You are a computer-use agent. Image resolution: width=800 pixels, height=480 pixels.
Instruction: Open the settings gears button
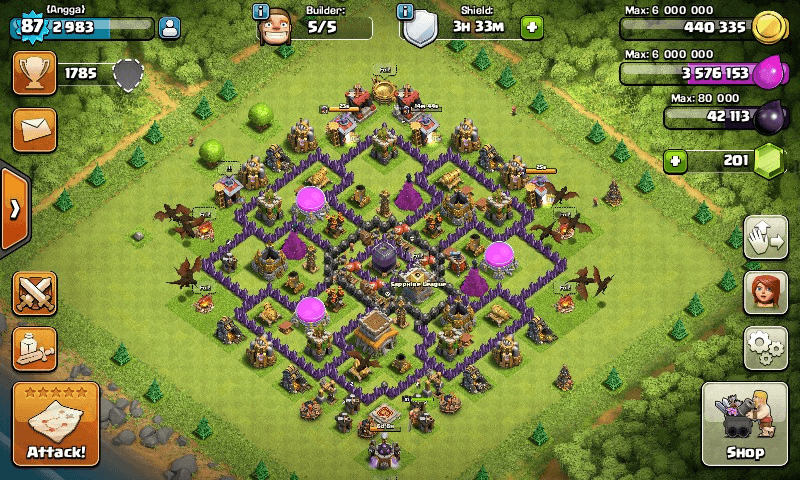[765, 347]
